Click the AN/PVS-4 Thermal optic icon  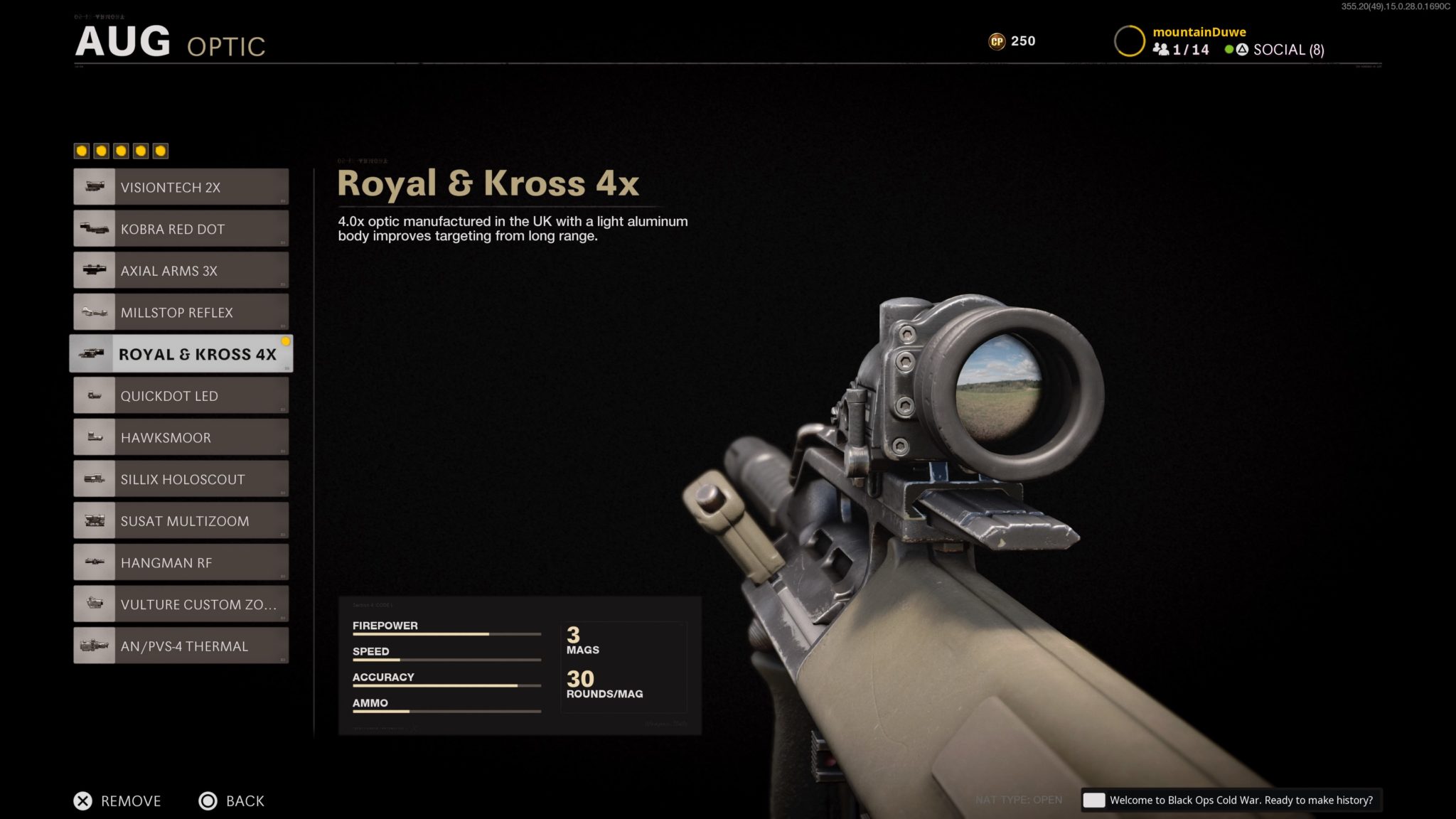tap(93, 645)
